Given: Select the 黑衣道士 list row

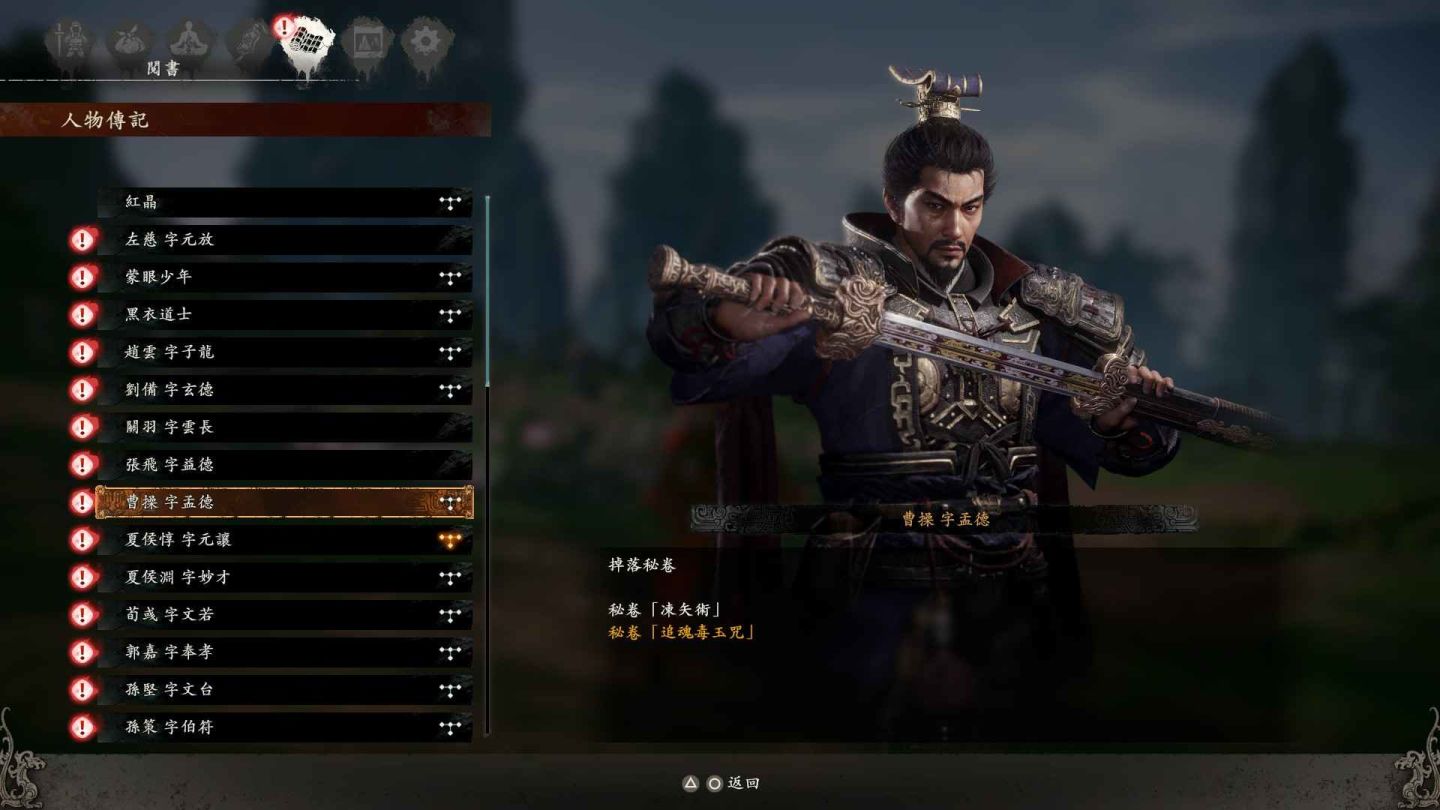Looking at the screenshot, I should click(x=284, y=314).
